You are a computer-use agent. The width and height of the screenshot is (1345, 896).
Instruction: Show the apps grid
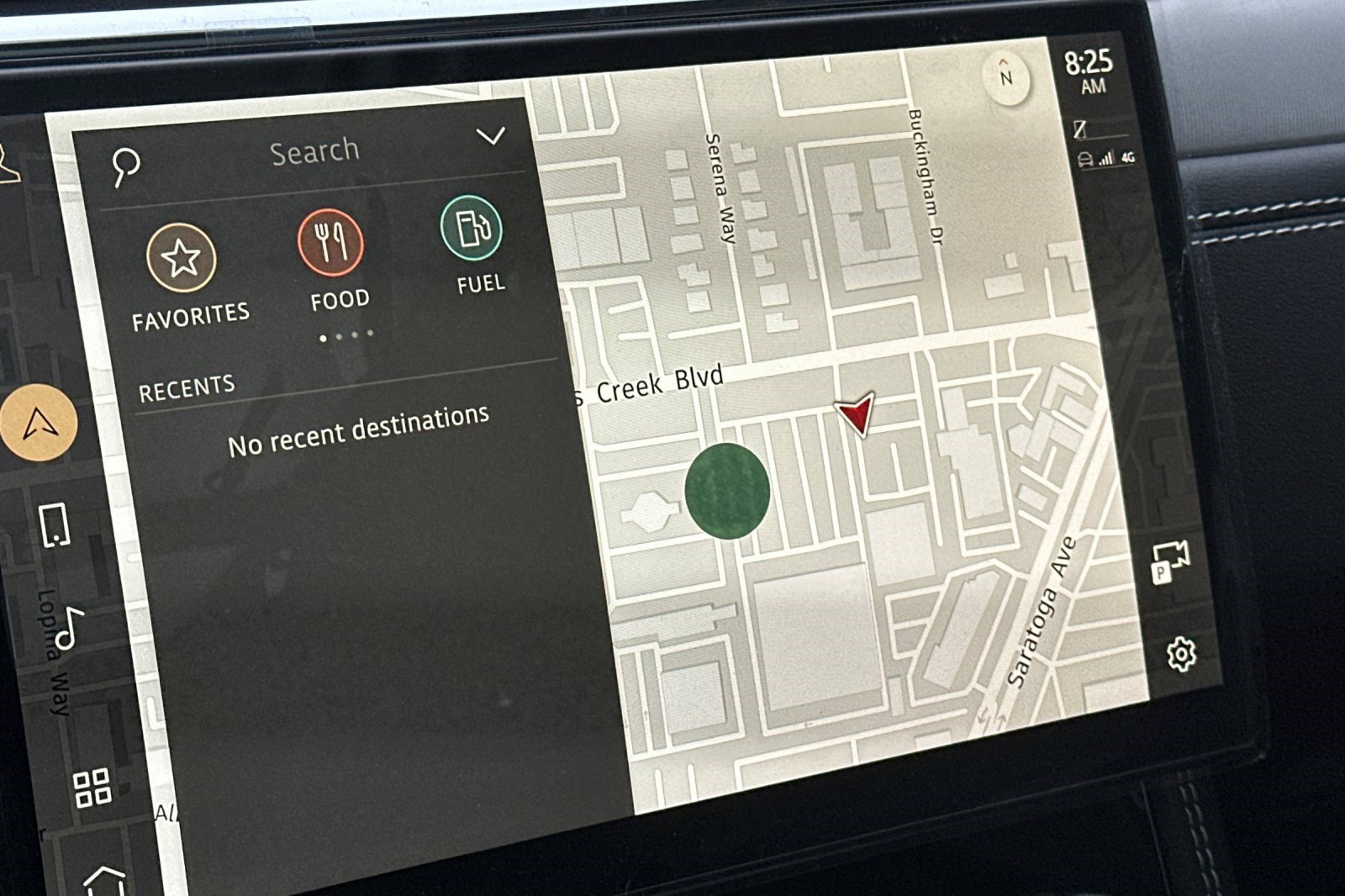(x=92, y=788)
